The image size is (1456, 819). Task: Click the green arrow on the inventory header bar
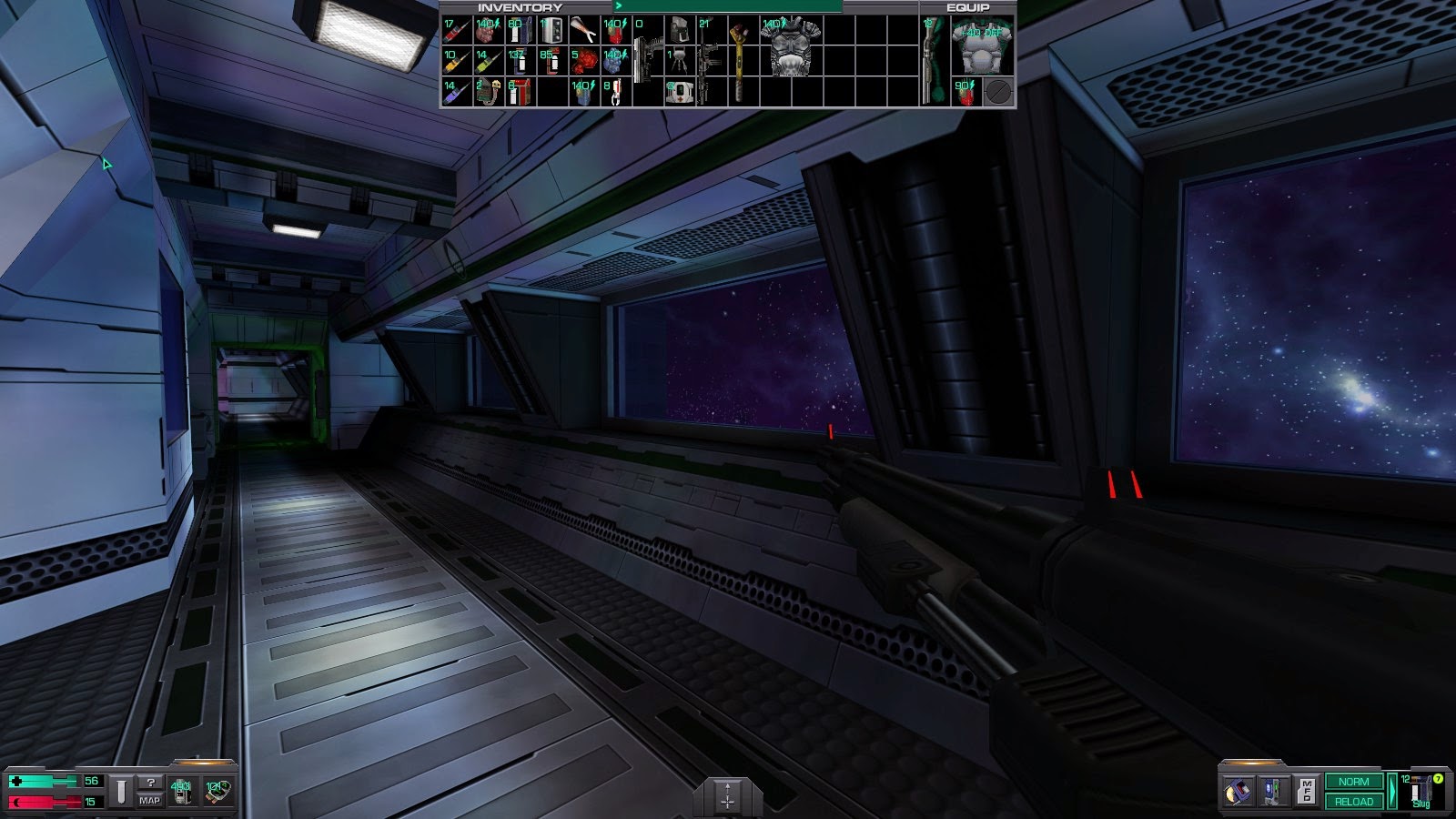point(618,5)
